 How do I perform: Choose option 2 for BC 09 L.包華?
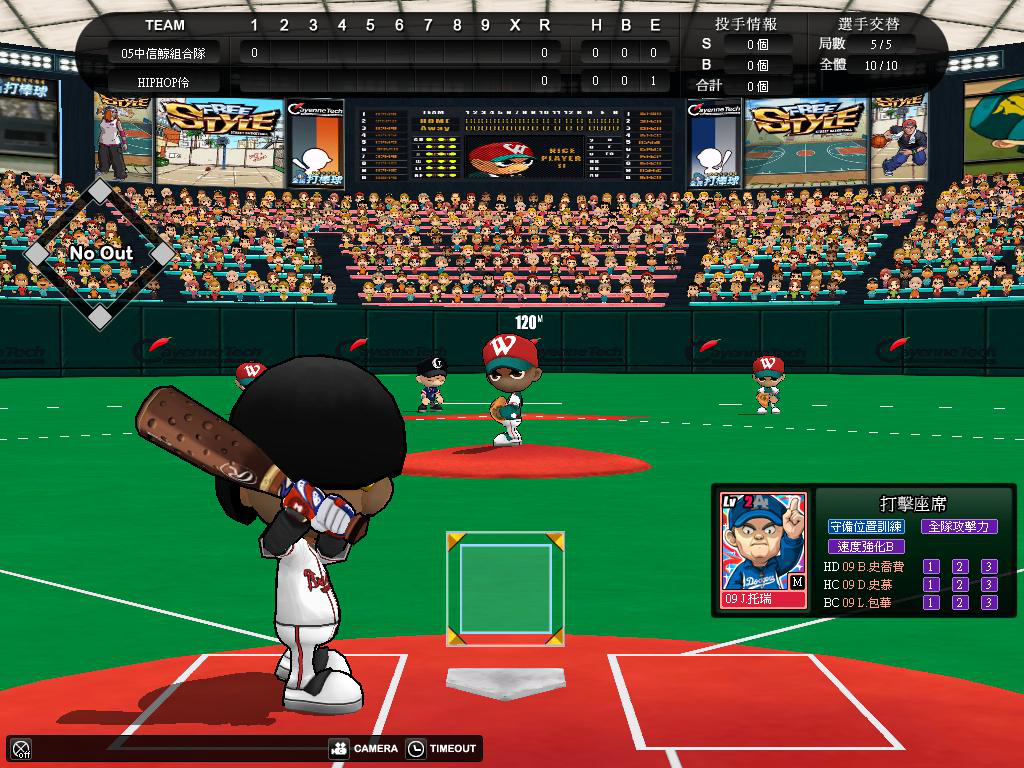click(960, 603)
